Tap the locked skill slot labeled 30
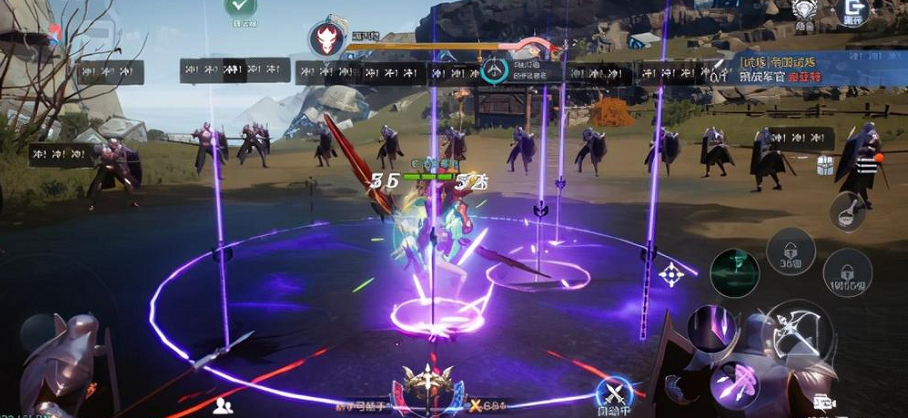The width and height of the screenshot is (908, 418). 790,253
